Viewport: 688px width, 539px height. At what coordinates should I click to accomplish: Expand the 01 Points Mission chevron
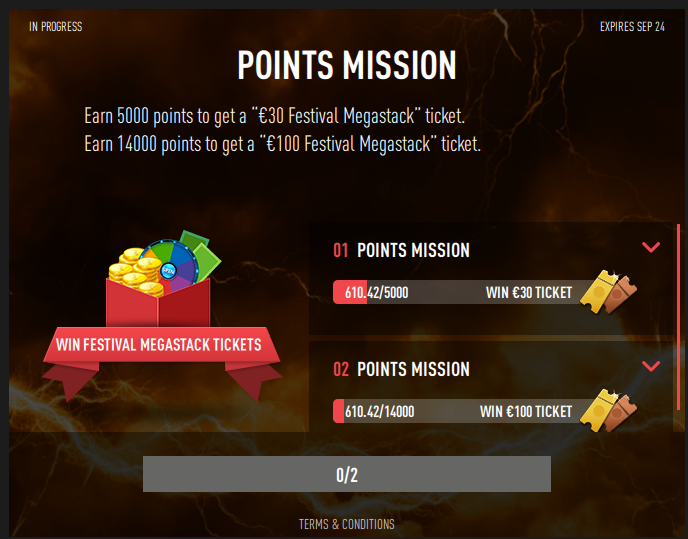(x=651, y=247)
